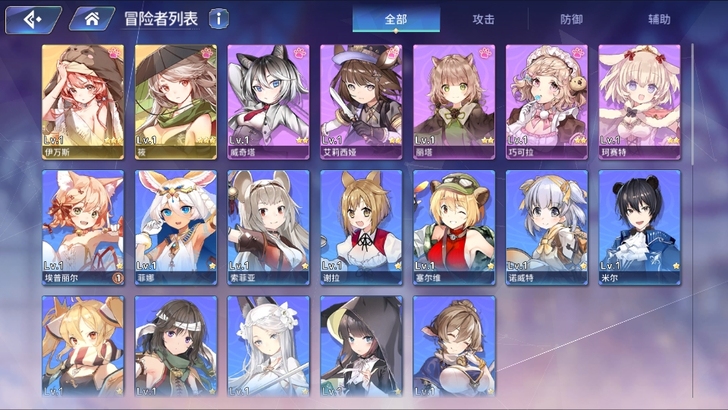
Task: Go back using the arrow button
Action: pos(32,18)
